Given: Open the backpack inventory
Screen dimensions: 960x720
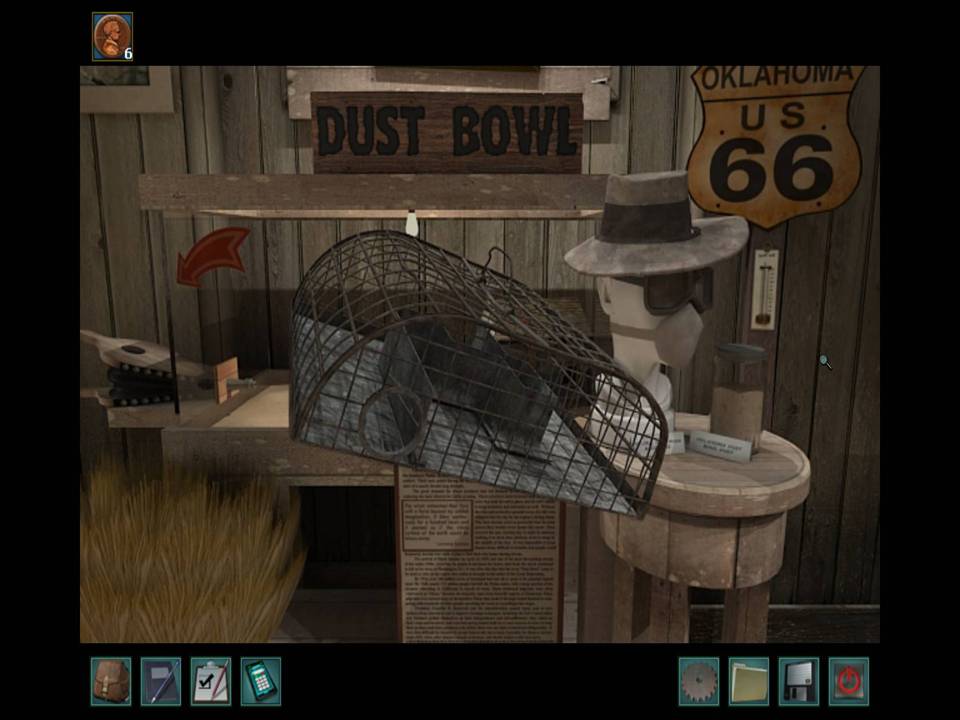Looking at the screenshot, I should 110,681.
